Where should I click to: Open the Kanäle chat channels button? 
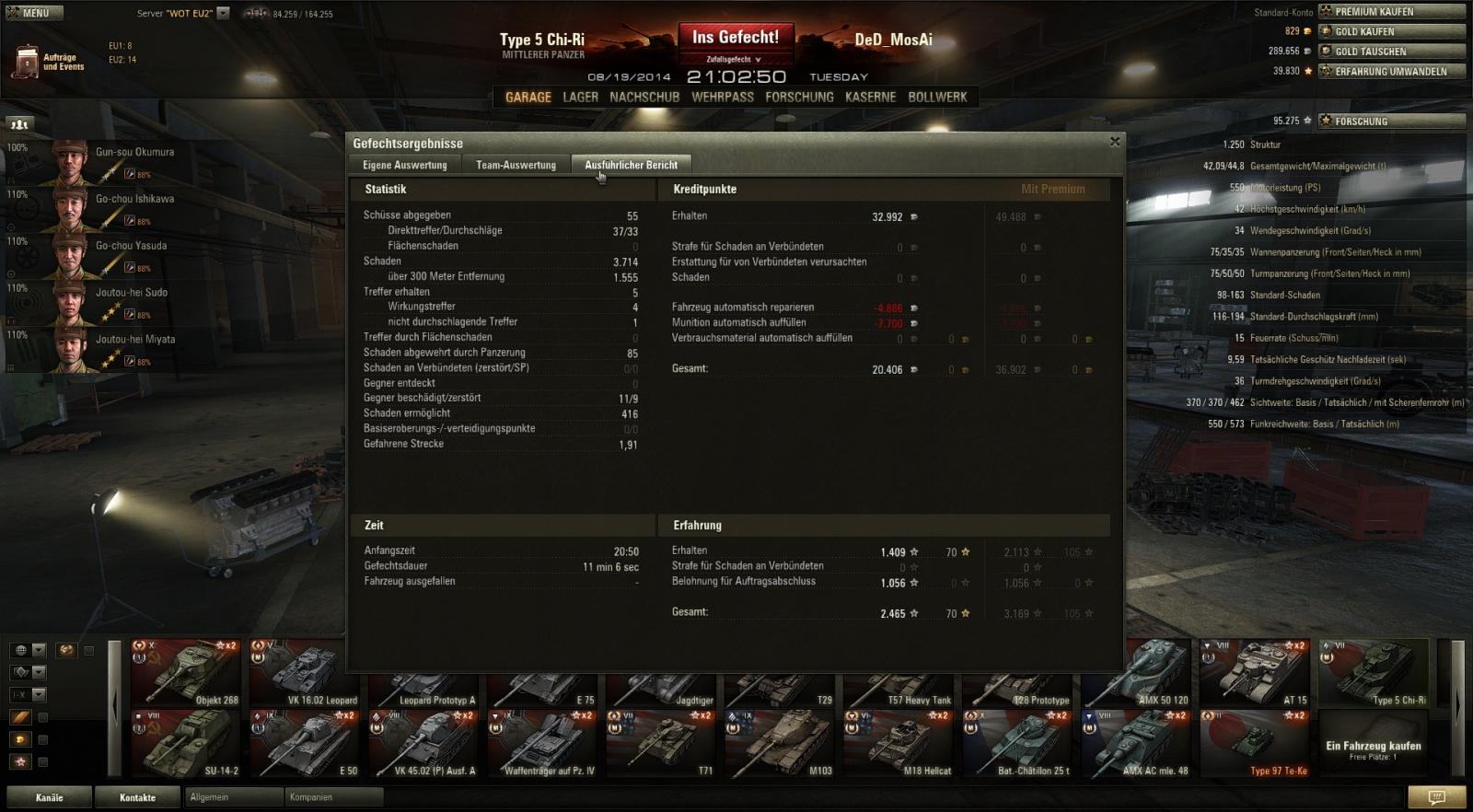[50, 797]
